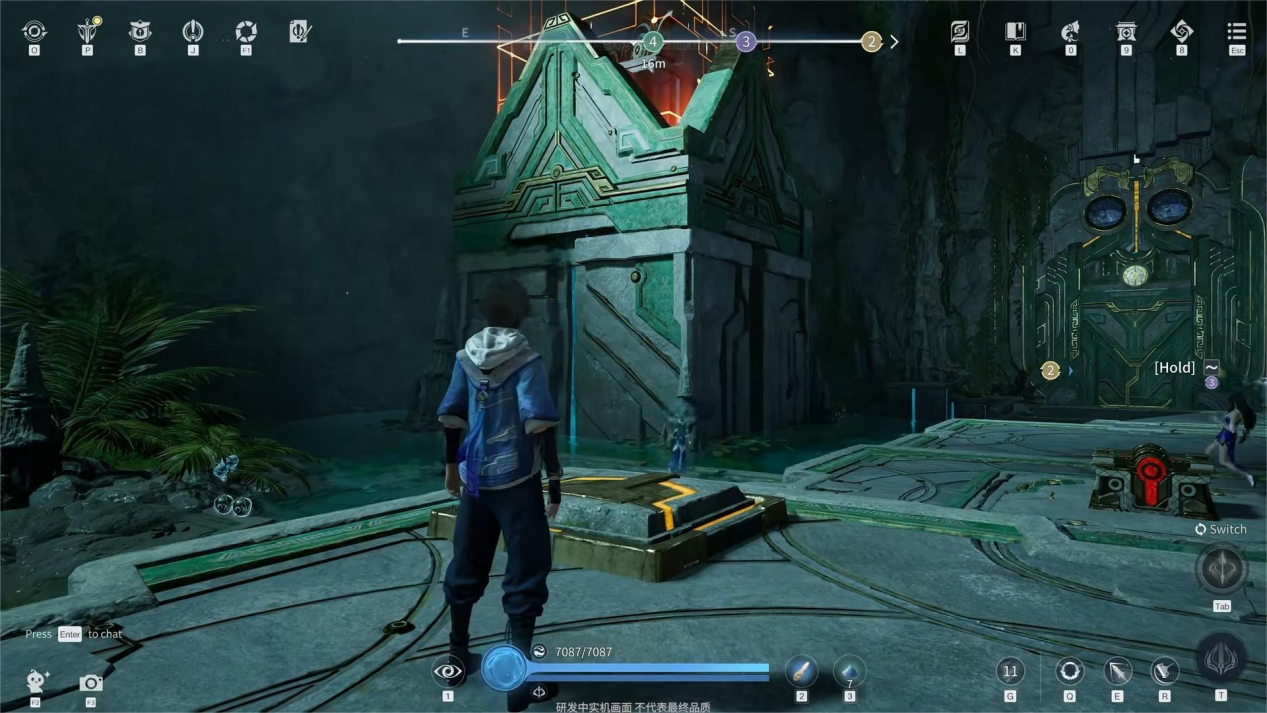Click the purple compass marker numbered 3

pyautogui.click(x=745, y=42)
